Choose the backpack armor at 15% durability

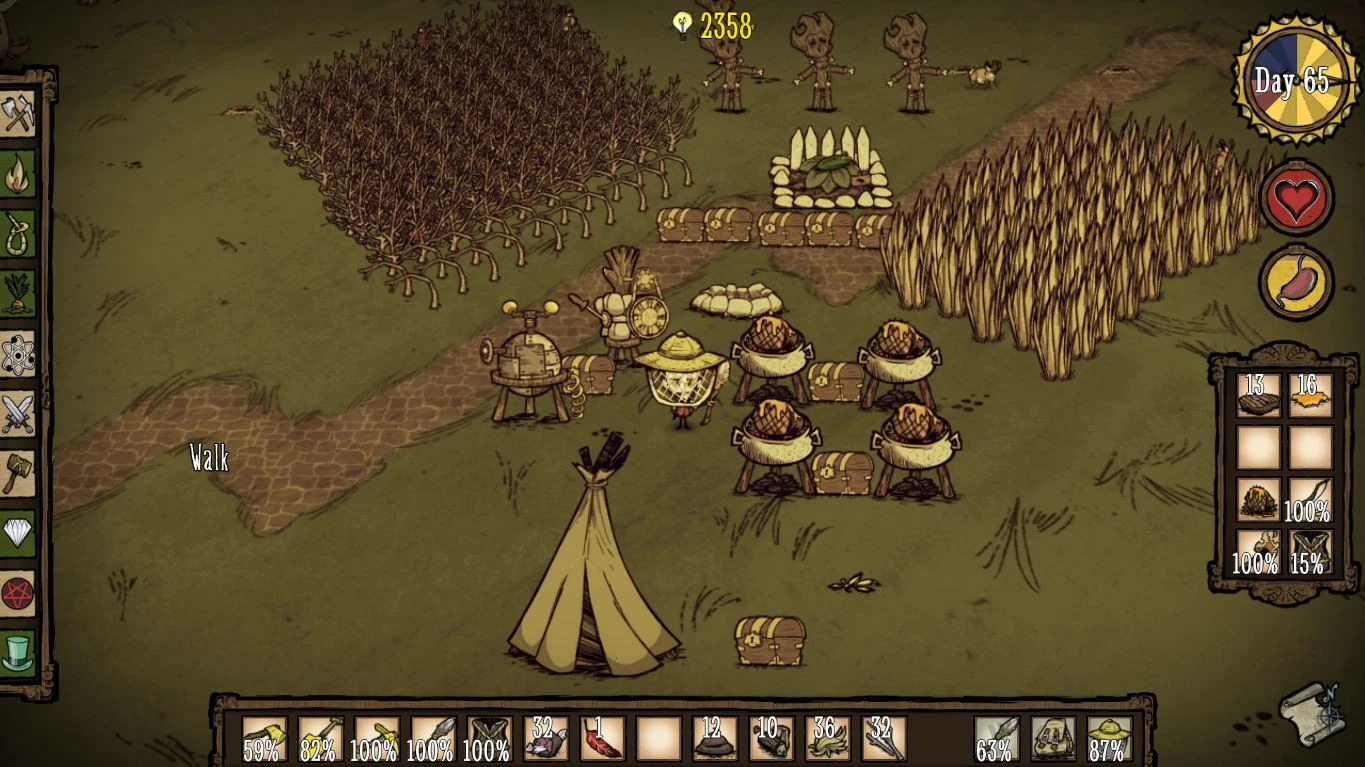click(1310, 551)
